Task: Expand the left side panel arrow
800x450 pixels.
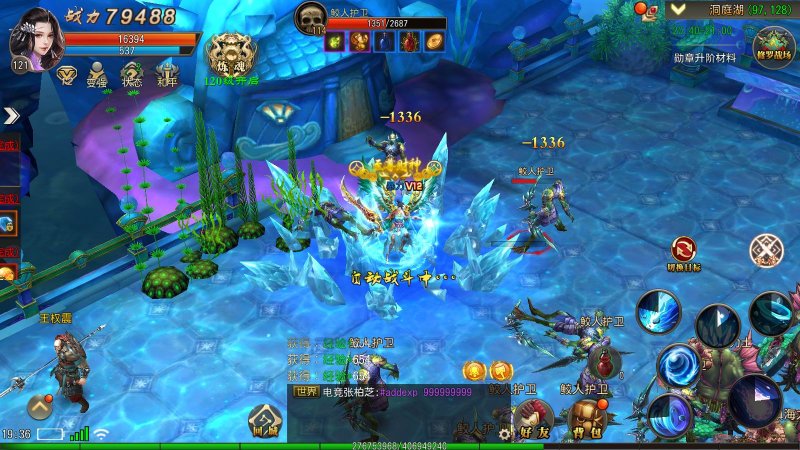Action: click(x=11, y=116)
